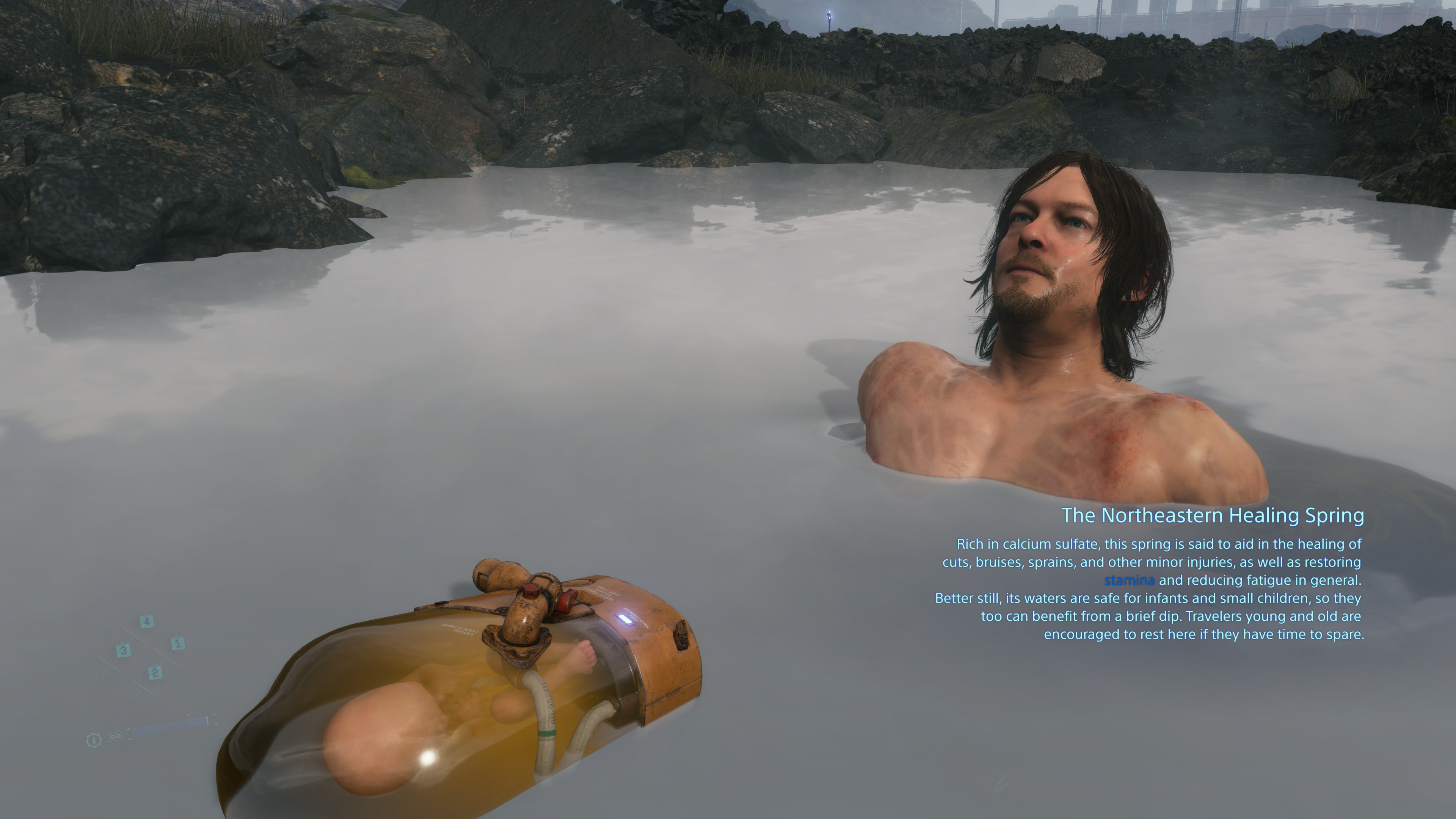Click the infinity battery icon
1456x819 pixels.
[x=115, y=736]
